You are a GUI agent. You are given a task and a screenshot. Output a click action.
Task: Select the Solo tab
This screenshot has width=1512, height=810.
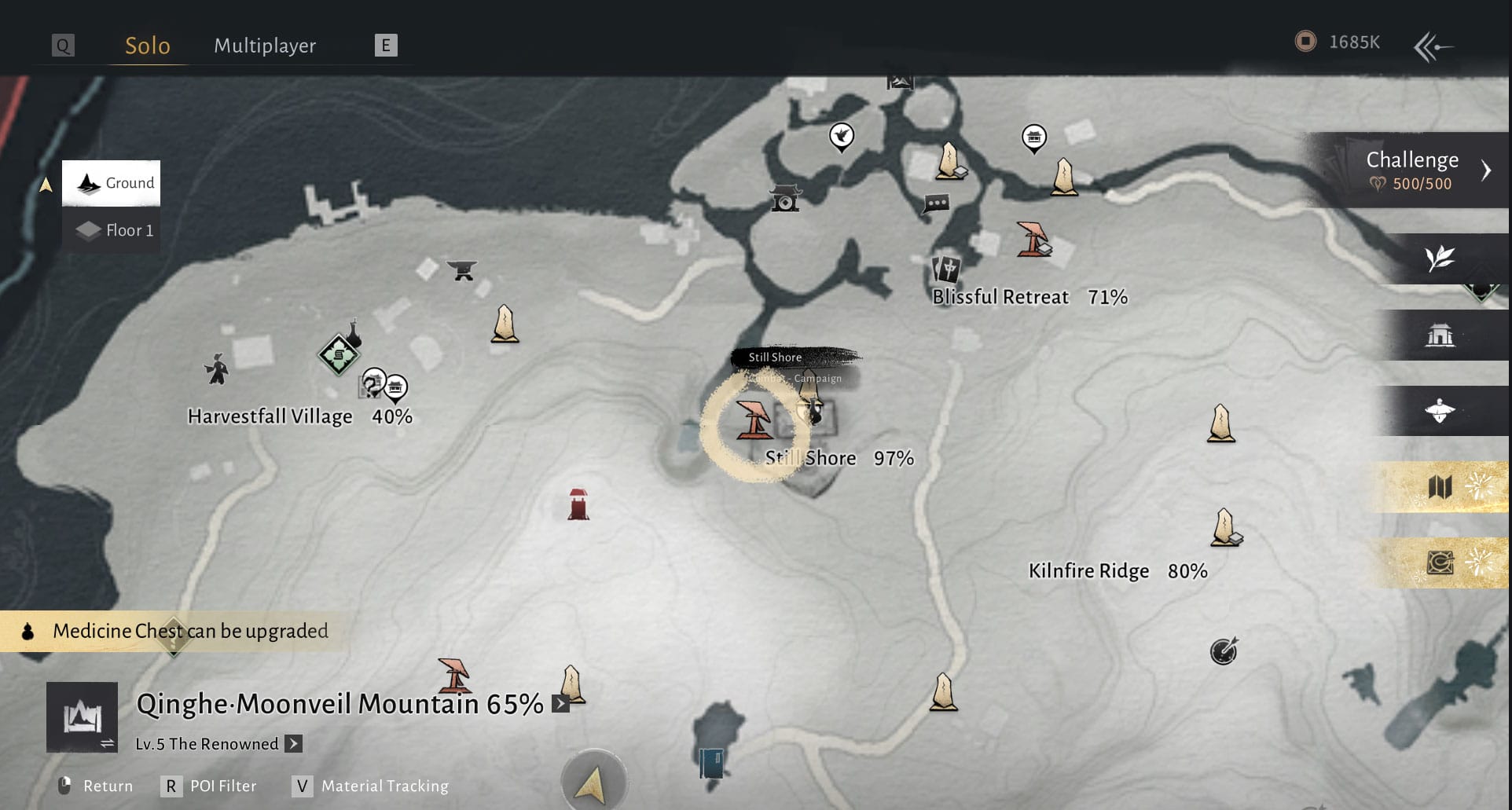click(148, 46)
